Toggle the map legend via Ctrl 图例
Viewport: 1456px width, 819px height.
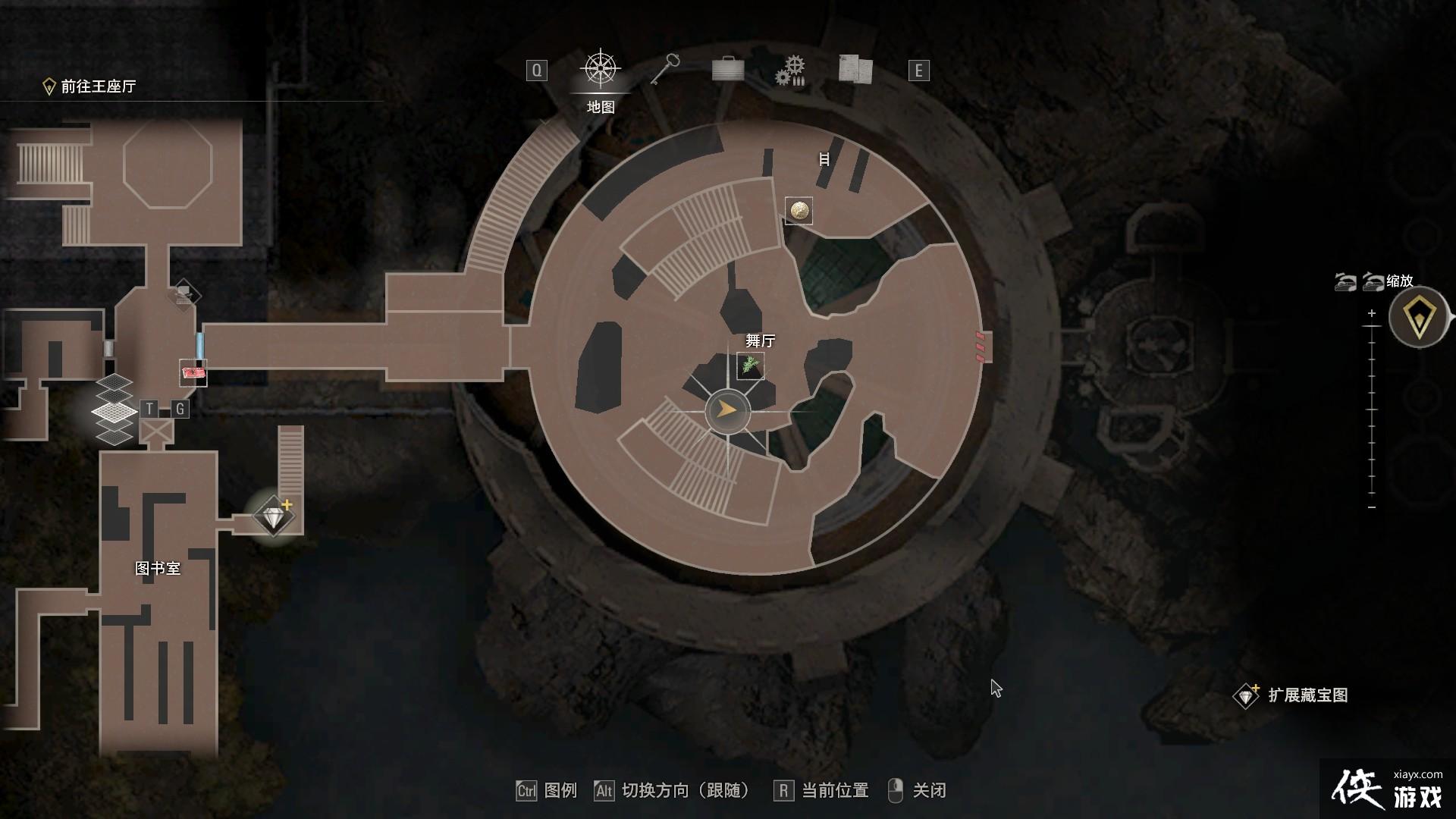(x=548, y=790)
